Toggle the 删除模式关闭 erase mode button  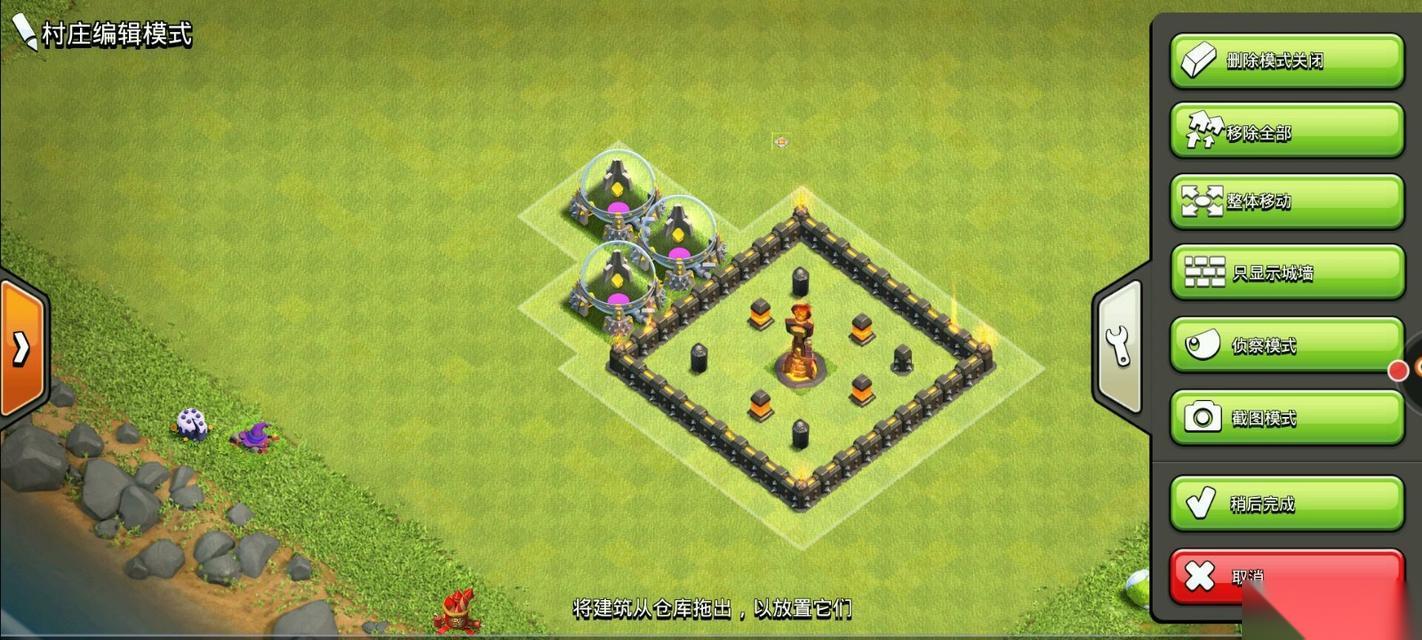1287,61
